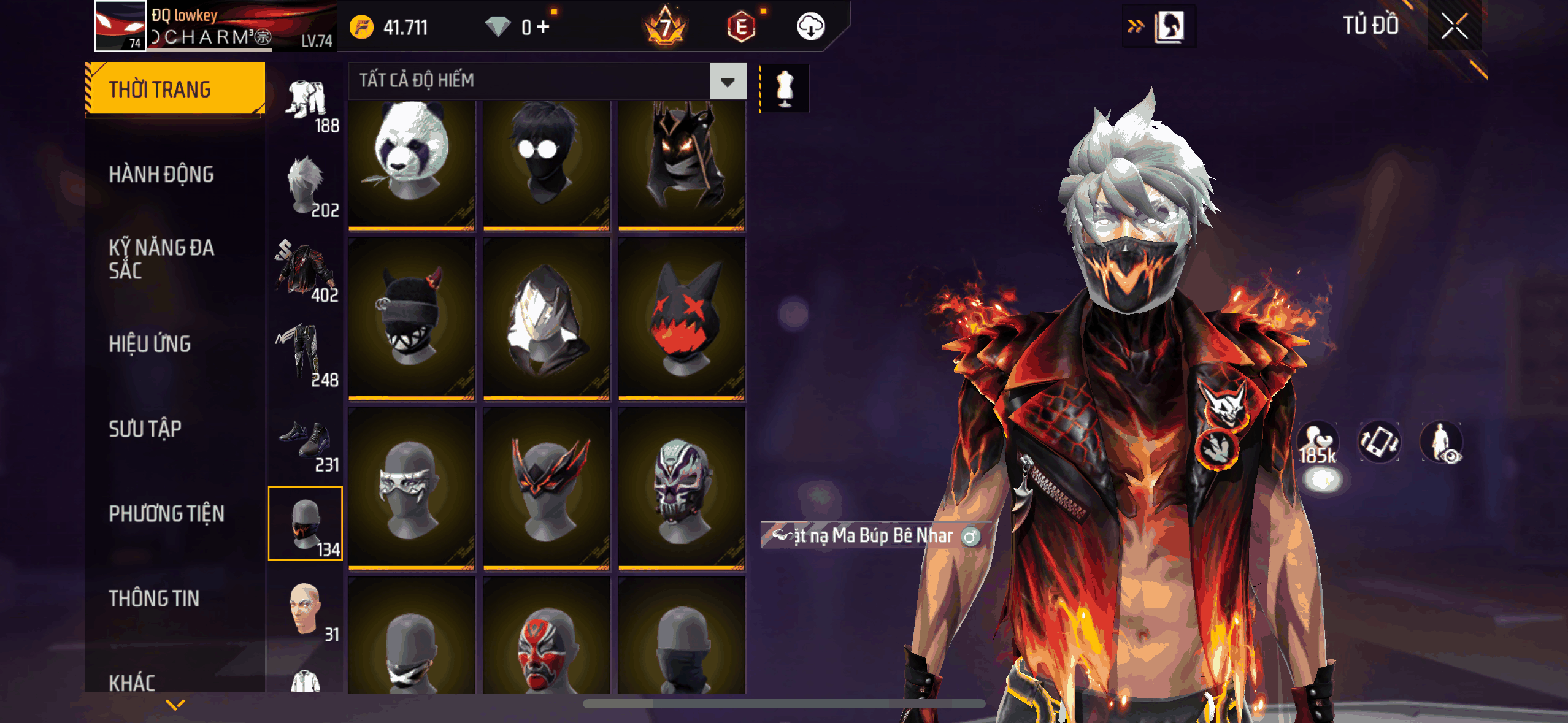
Task: Open the HÀNH ĐỘNG tab
Action: (161, 174)
